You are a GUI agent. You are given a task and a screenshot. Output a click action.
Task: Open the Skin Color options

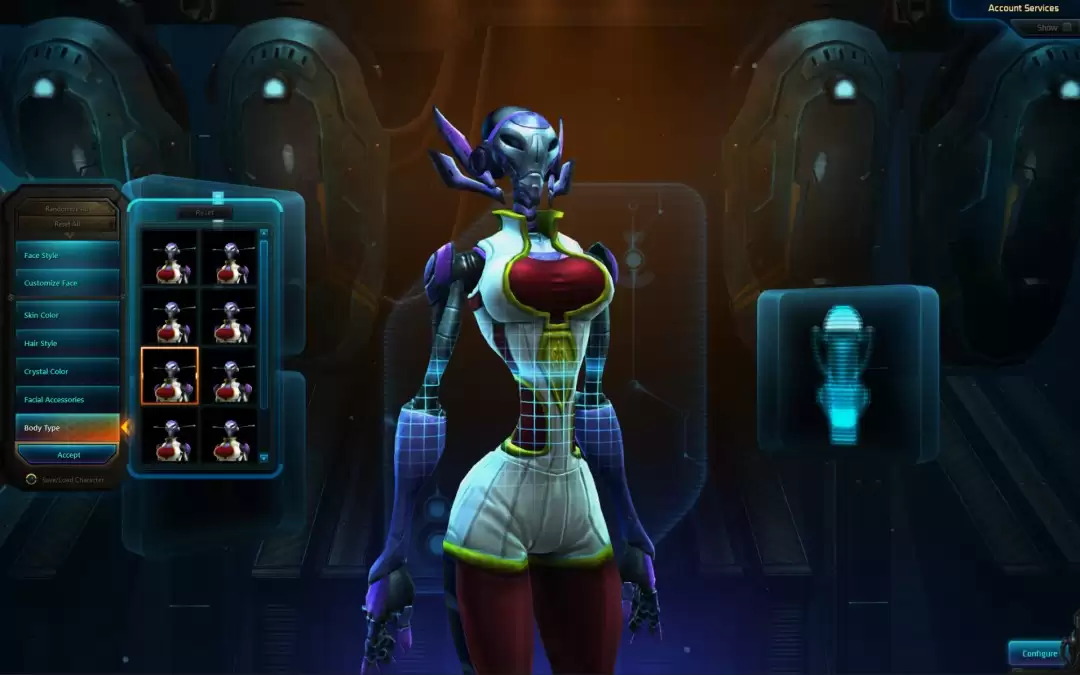click(x=68, y=315)
